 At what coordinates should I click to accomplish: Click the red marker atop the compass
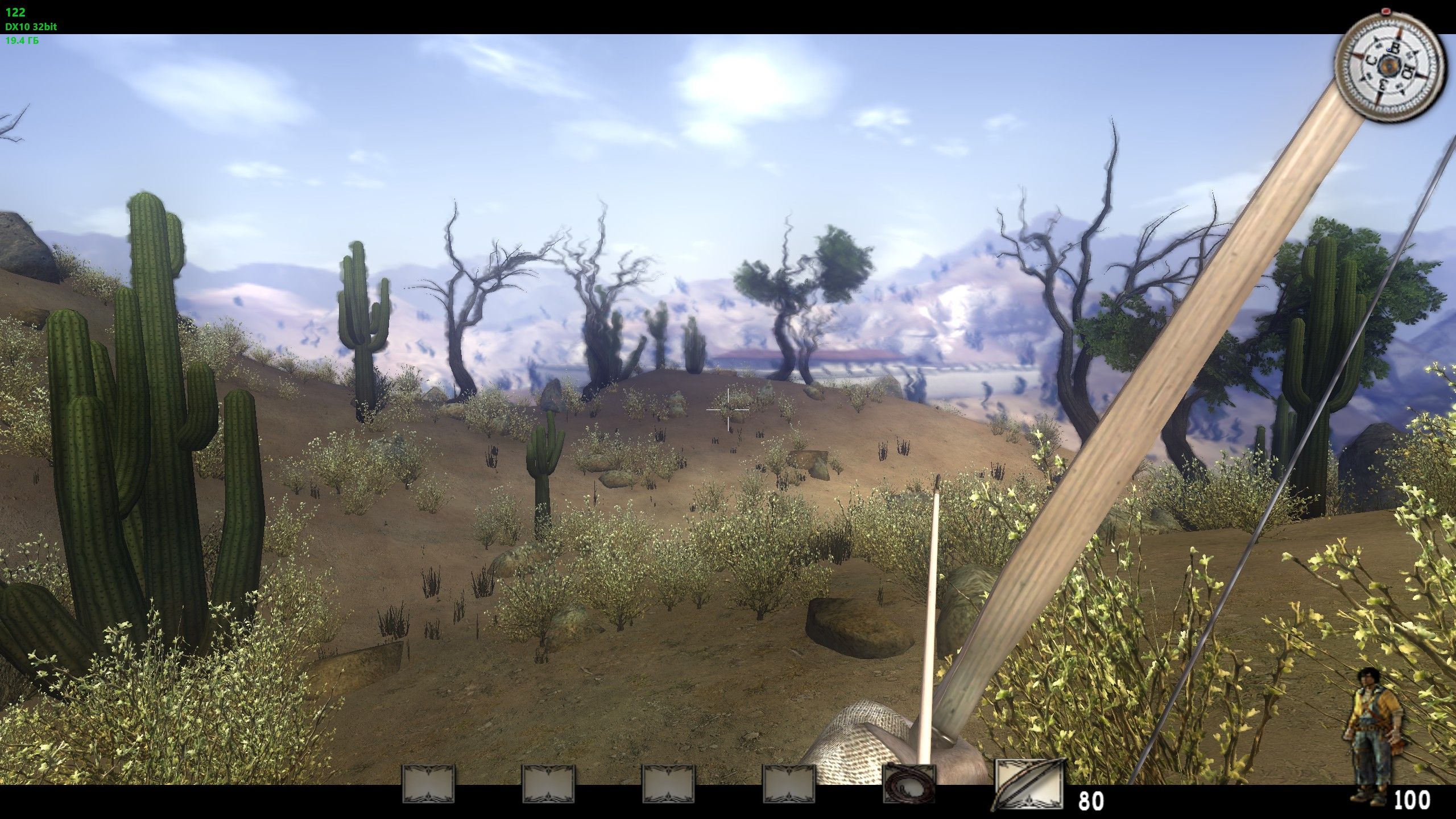[x=1386, y=11]
